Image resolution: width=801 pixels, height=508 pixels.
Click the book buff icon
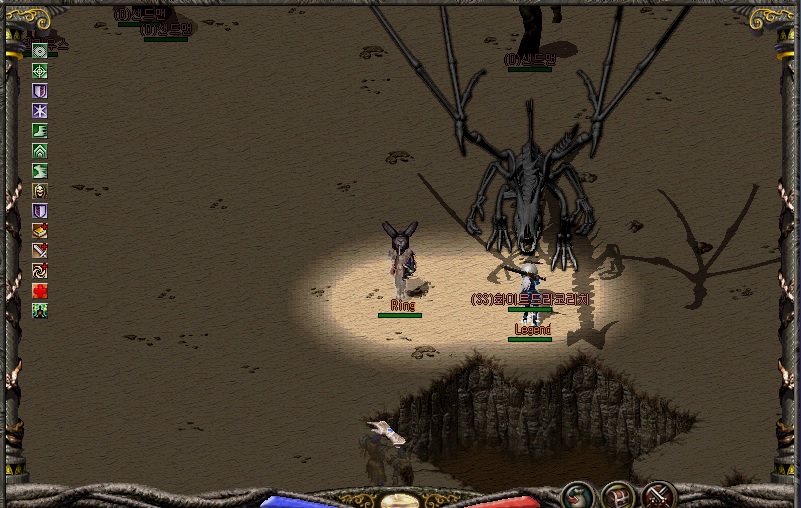40,231
